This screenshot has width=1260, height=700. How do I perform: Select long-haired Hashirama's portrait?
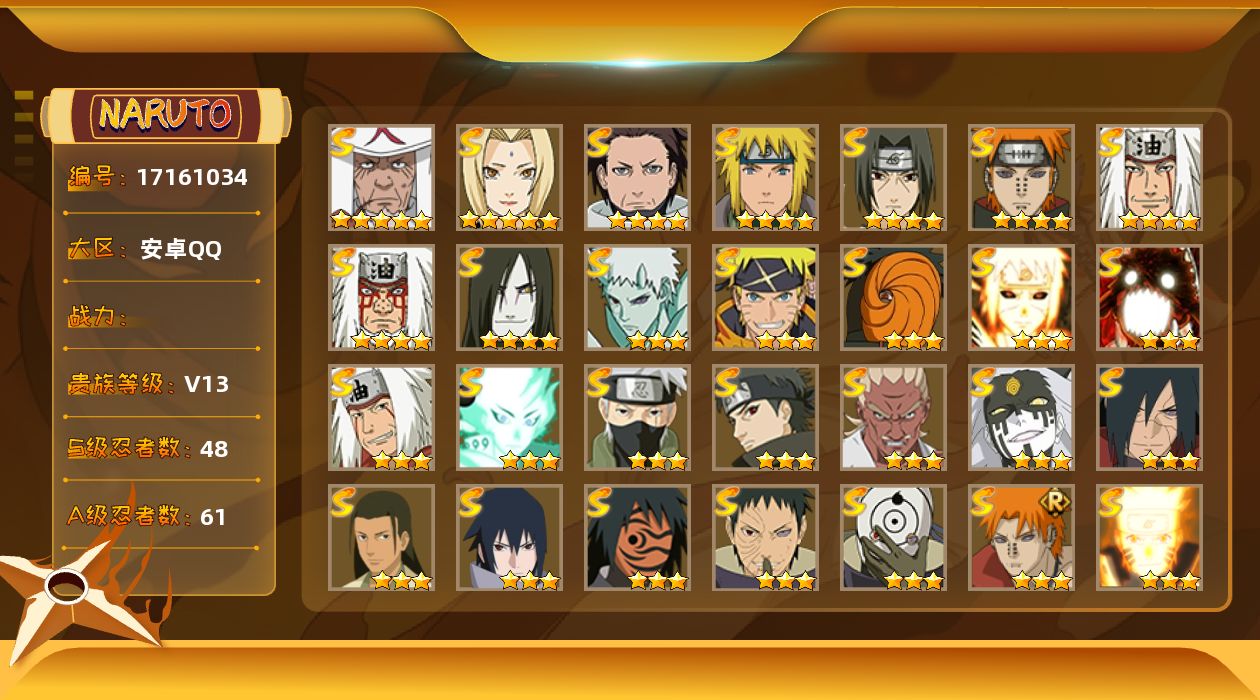point(381,538)
